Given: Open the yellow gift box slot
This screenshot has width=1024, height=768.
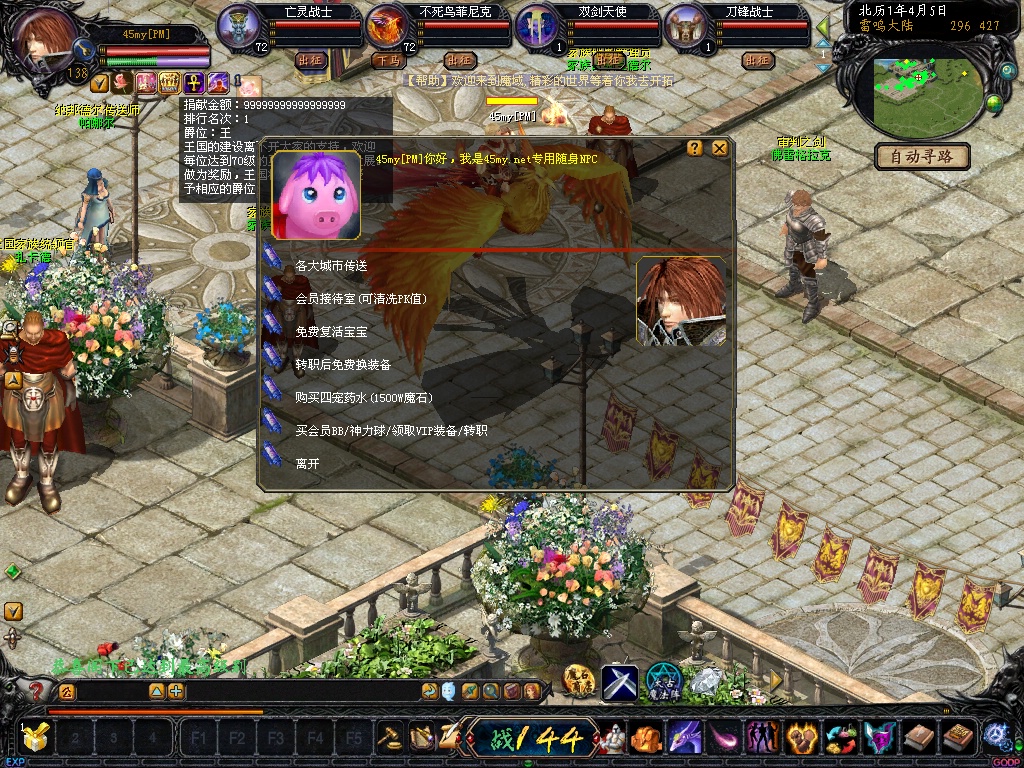Looking at the screenshot, I should pyautogui.click(x=35, y=739).
